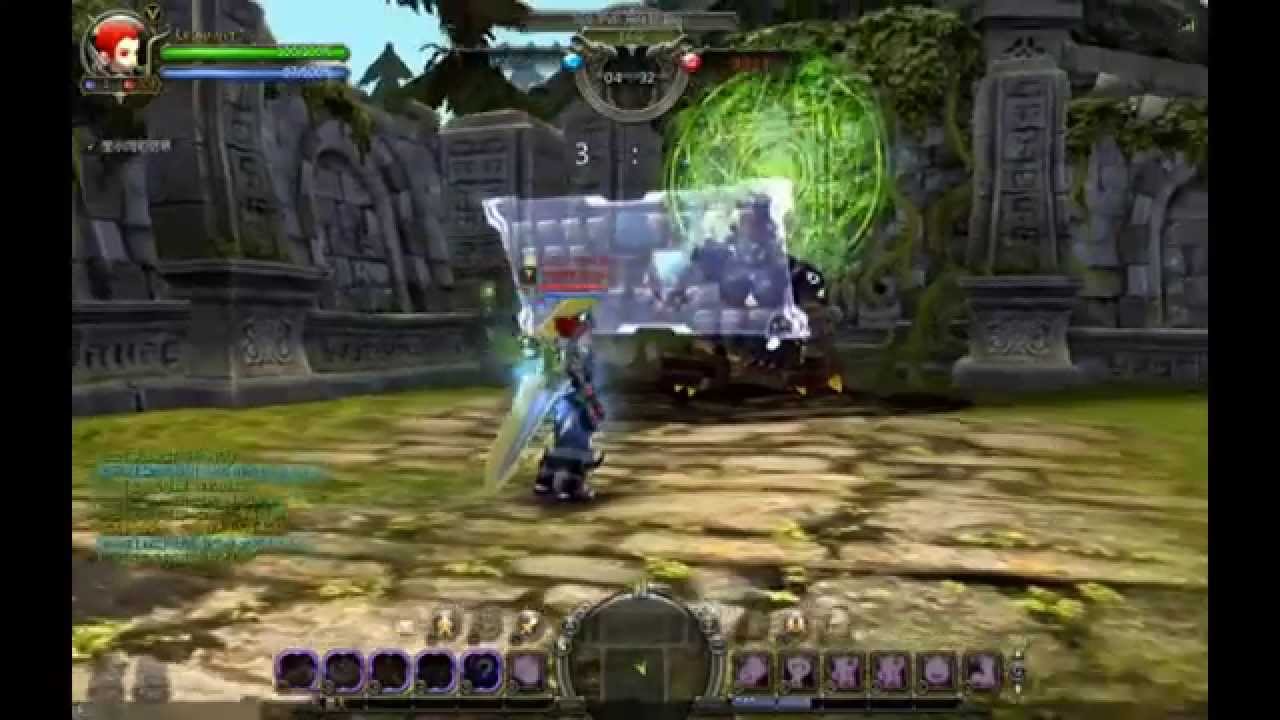This screenshot has width=1280, height=720.
Task: Select the enemy nameplate above the opposing player
Action: pos(573,270)
